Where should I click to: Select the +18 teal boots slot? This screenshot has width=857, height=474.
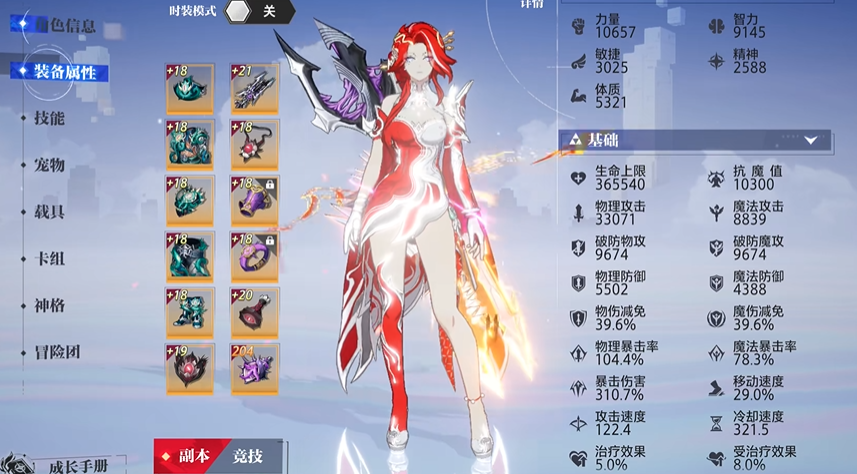pos(190,313)
